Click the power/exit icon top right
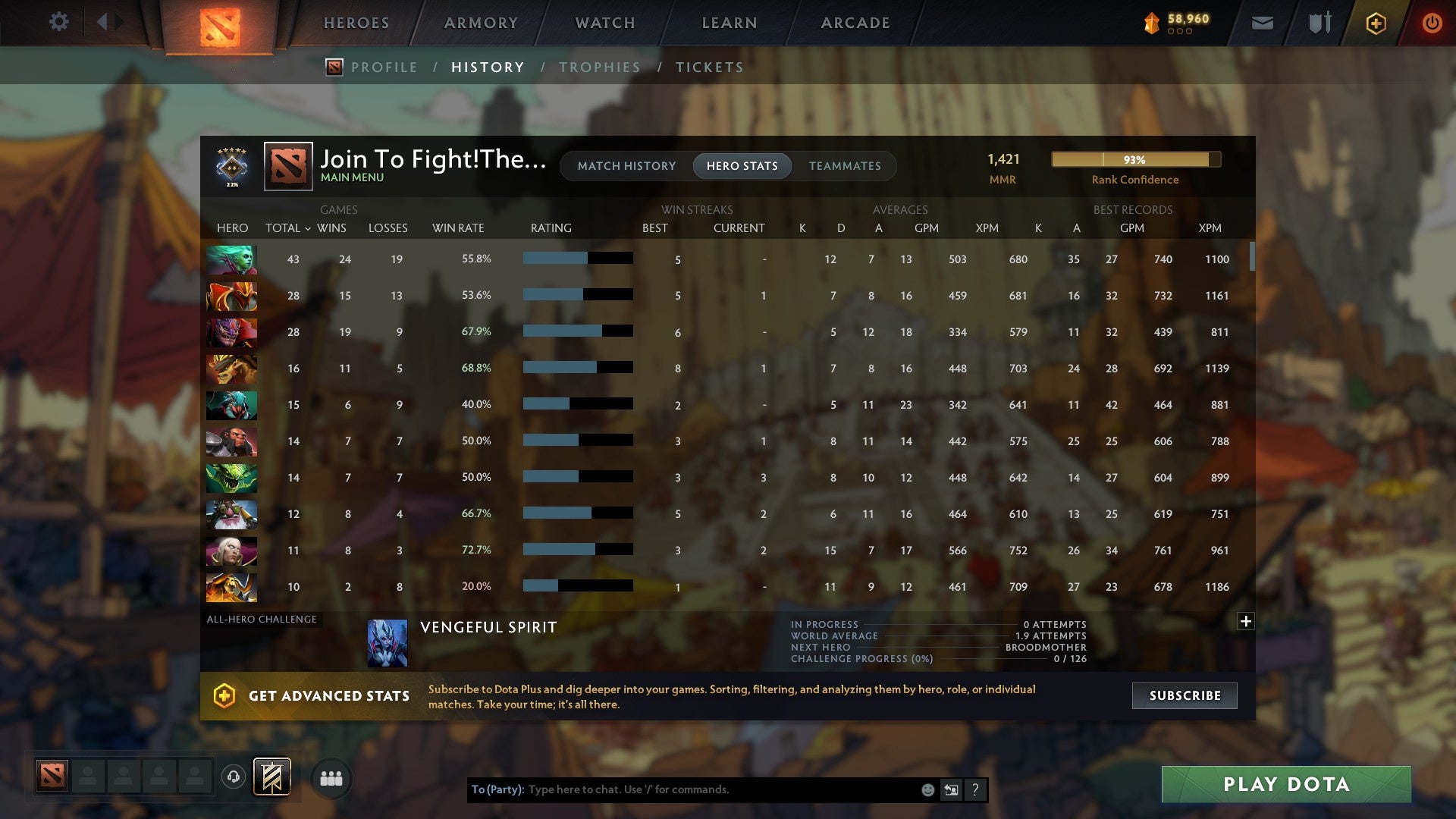The width and height of the screenshot is (1456, 819). tap(1432, 23)
